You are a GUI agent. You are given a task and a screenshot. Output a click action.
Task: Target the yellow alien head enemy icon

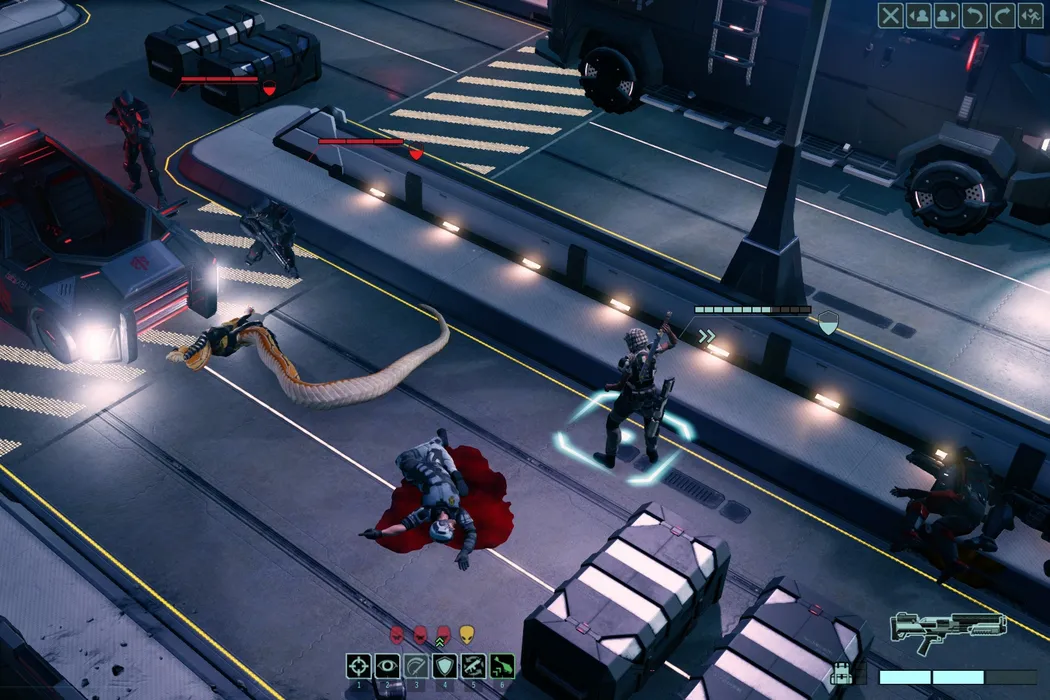tap(466, 634)
